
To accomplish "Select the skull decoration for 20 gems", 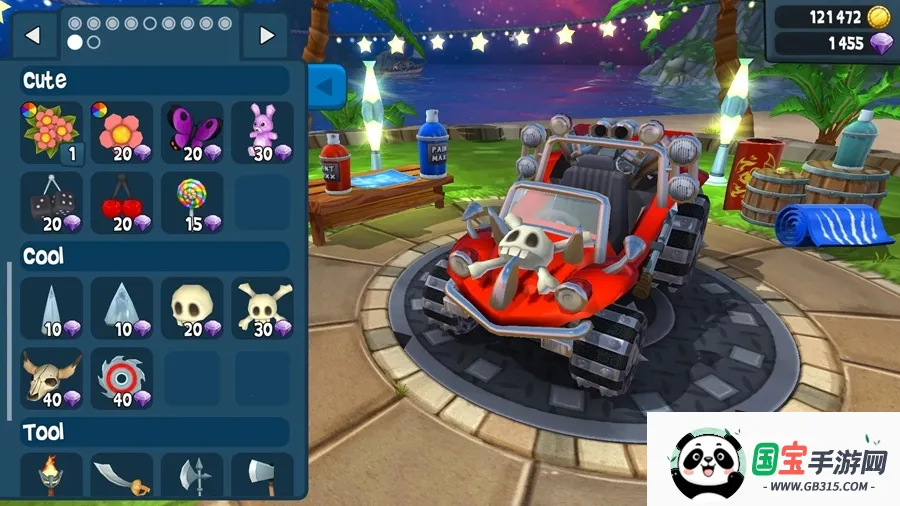I will pyautogui.click(x=192, y=308).
